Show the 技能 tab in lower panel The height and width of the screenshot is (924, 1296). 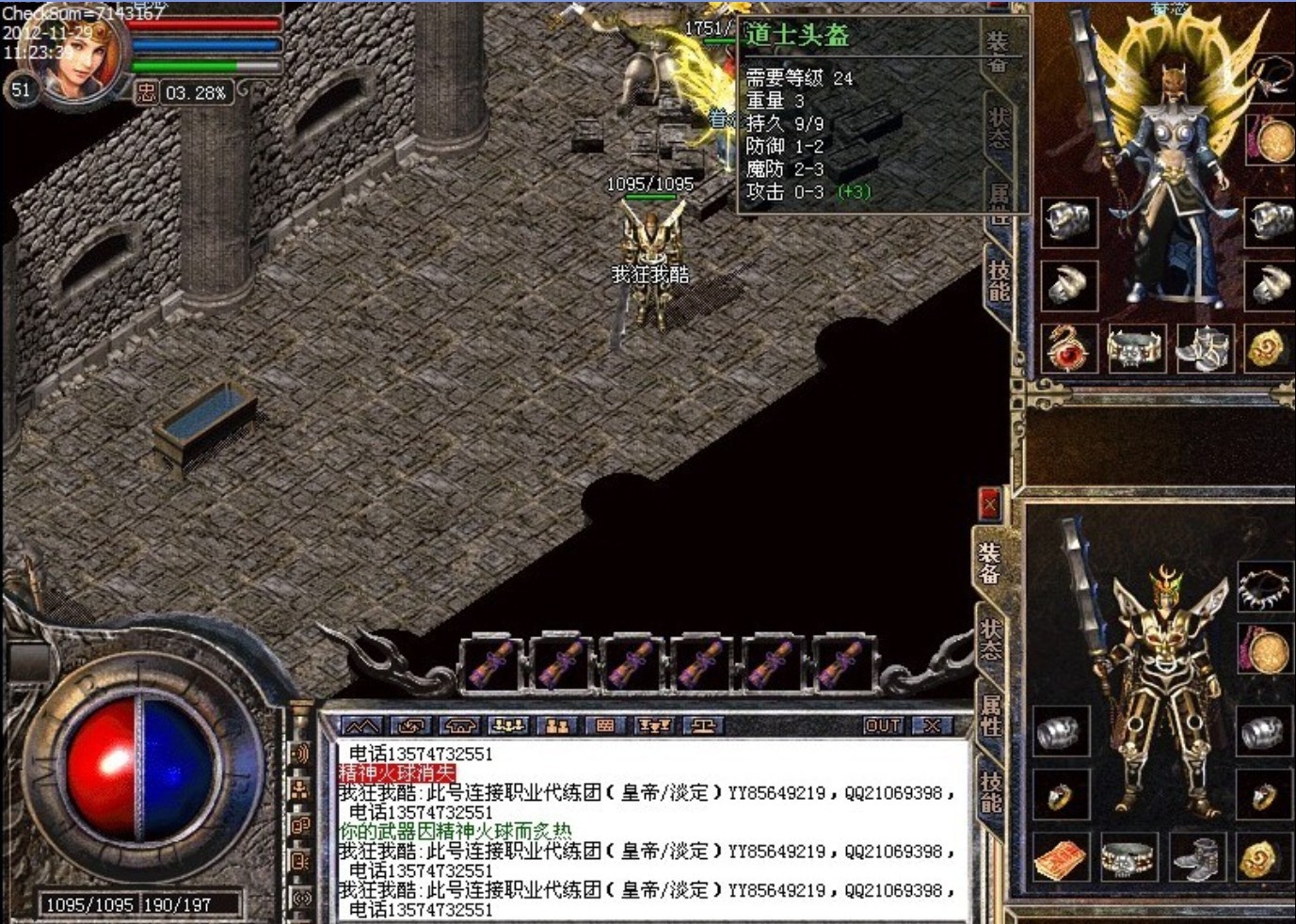tap(991, 790)
